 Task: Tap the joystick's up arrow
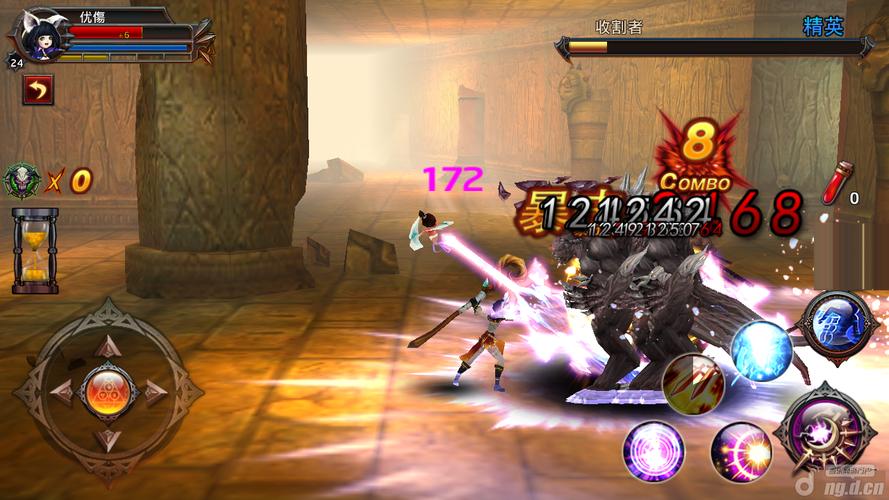coord(107,346)
